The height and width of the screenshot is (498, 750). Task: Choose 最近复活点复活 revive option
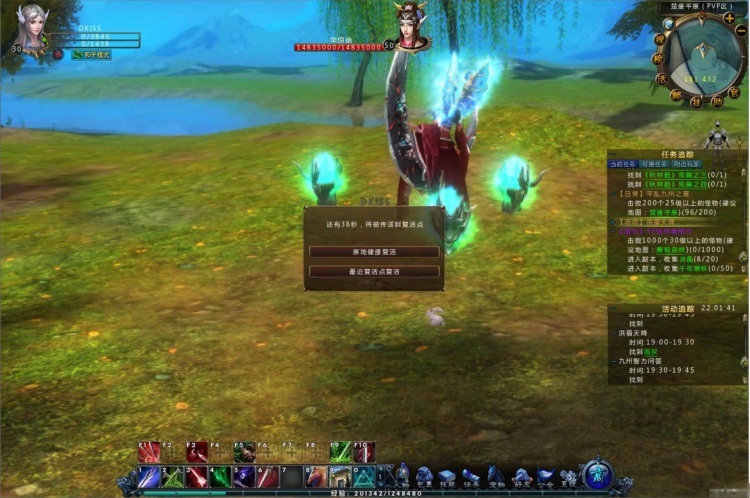[x=374, y=271]
